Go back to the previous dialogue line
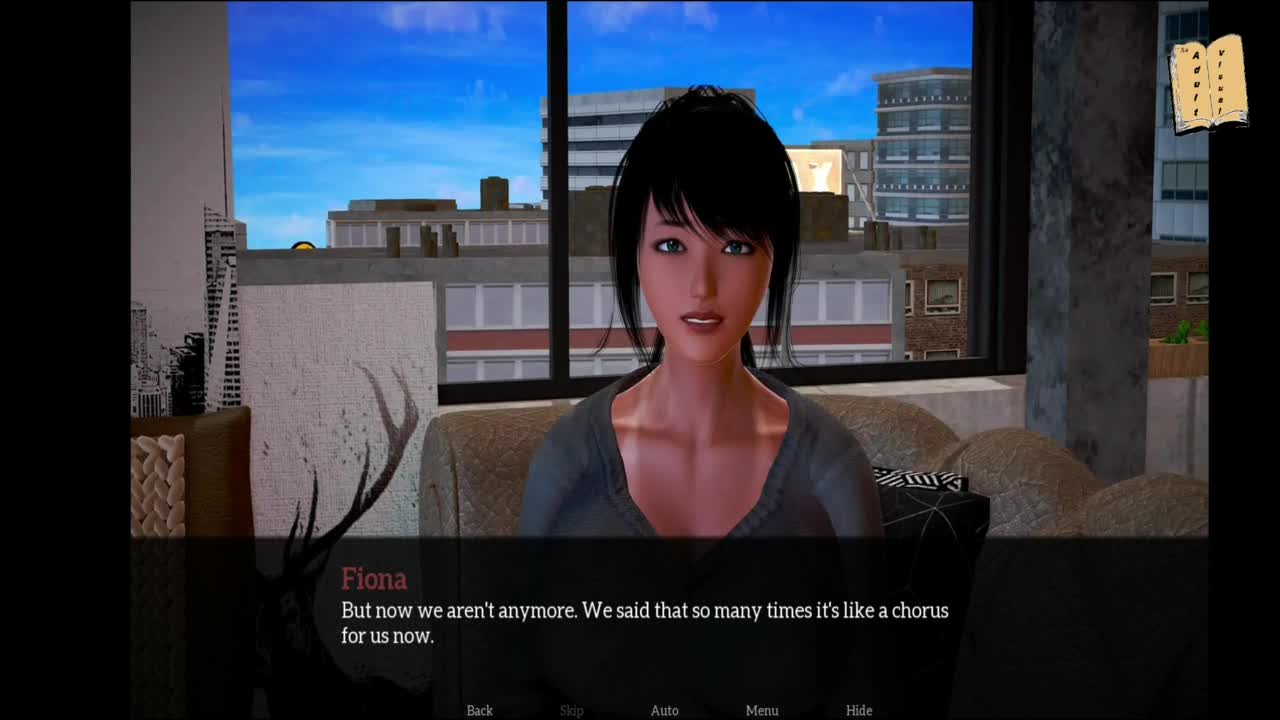 479,710
